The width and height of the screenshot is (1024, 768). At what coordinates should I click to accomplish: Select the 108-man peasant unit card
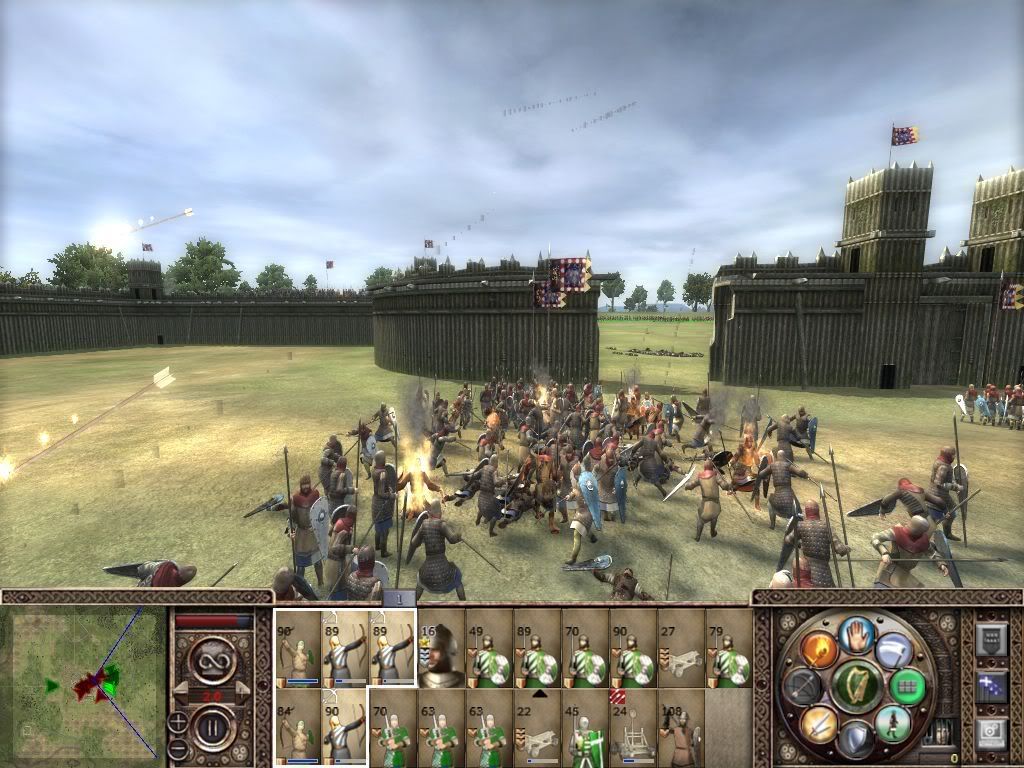tap(681, 727)
